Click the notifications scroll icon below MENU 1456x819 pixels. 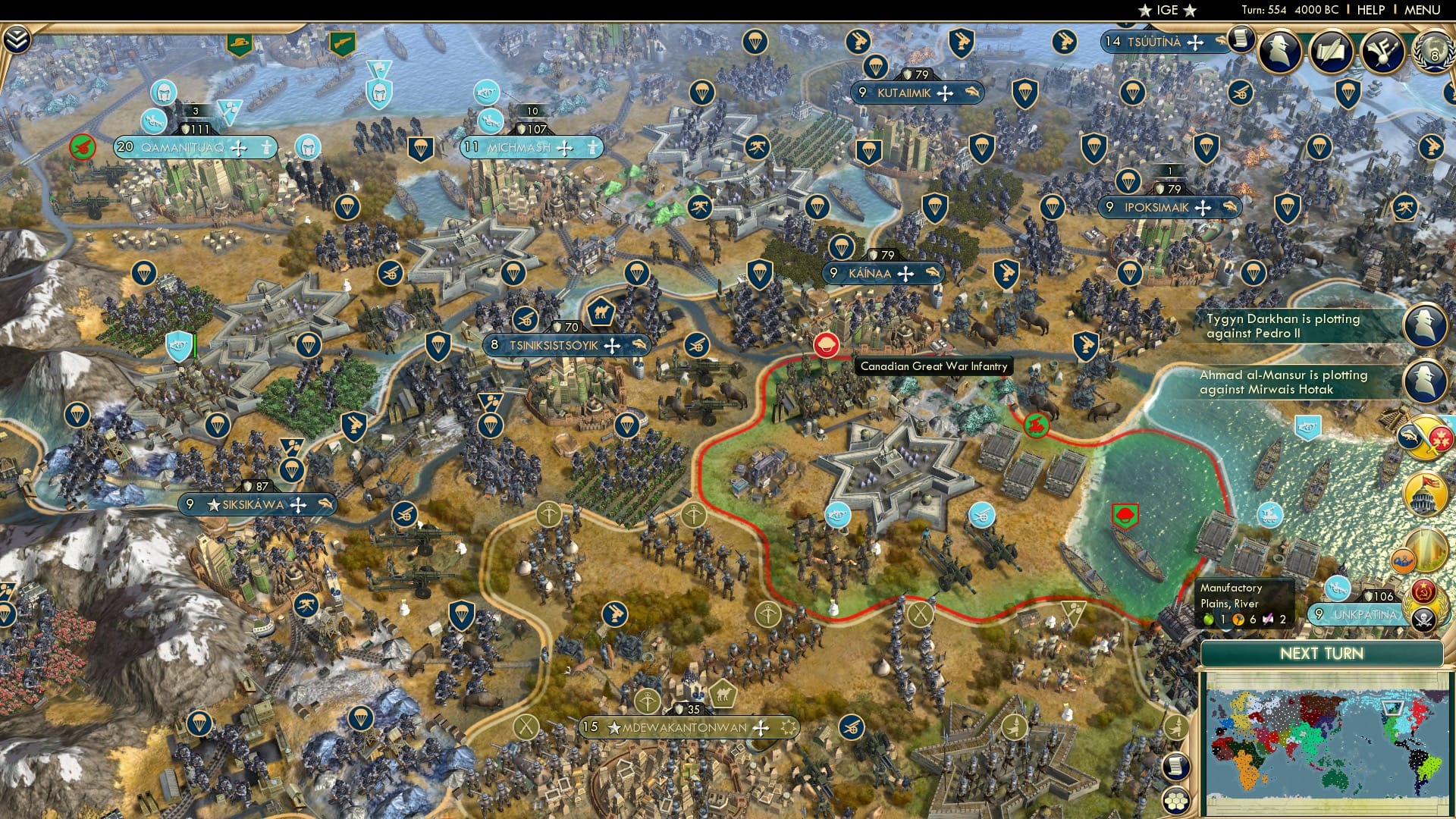tap(1242, 40)
